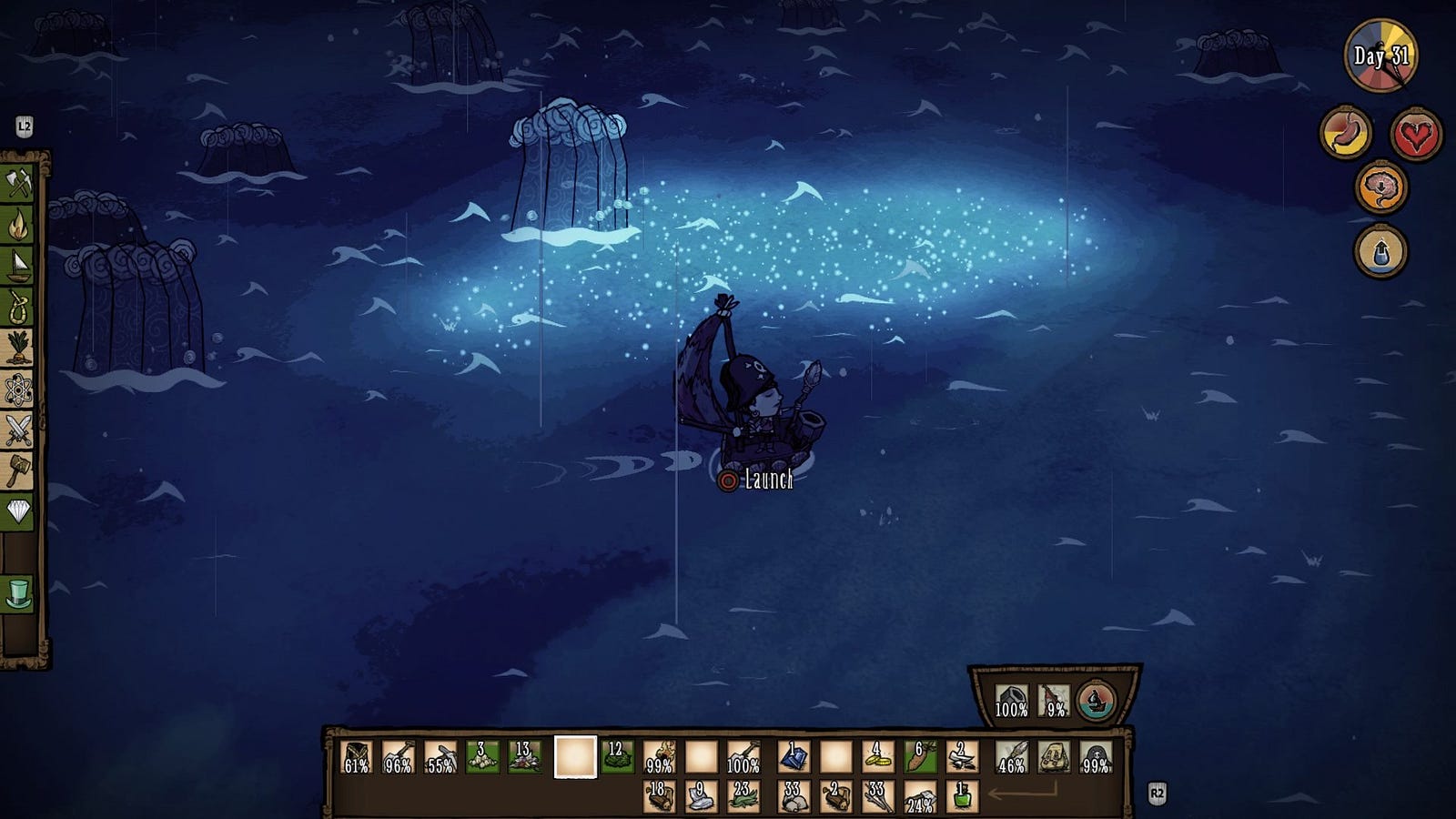The height and width of the screenshot is (819, 1456).
Task: Pick the carrot stack of 6
Action: pos(920,757)
